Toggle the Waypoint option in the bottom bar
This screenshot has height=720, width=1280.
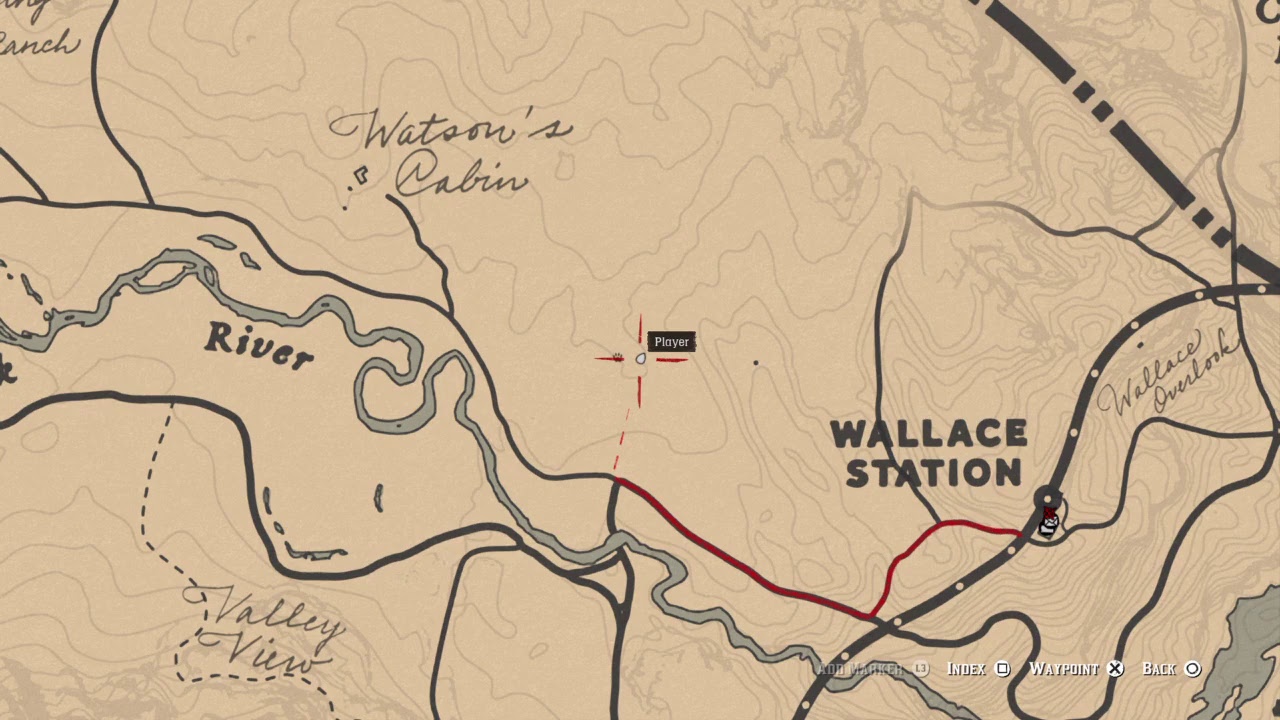click(1068, 670)
